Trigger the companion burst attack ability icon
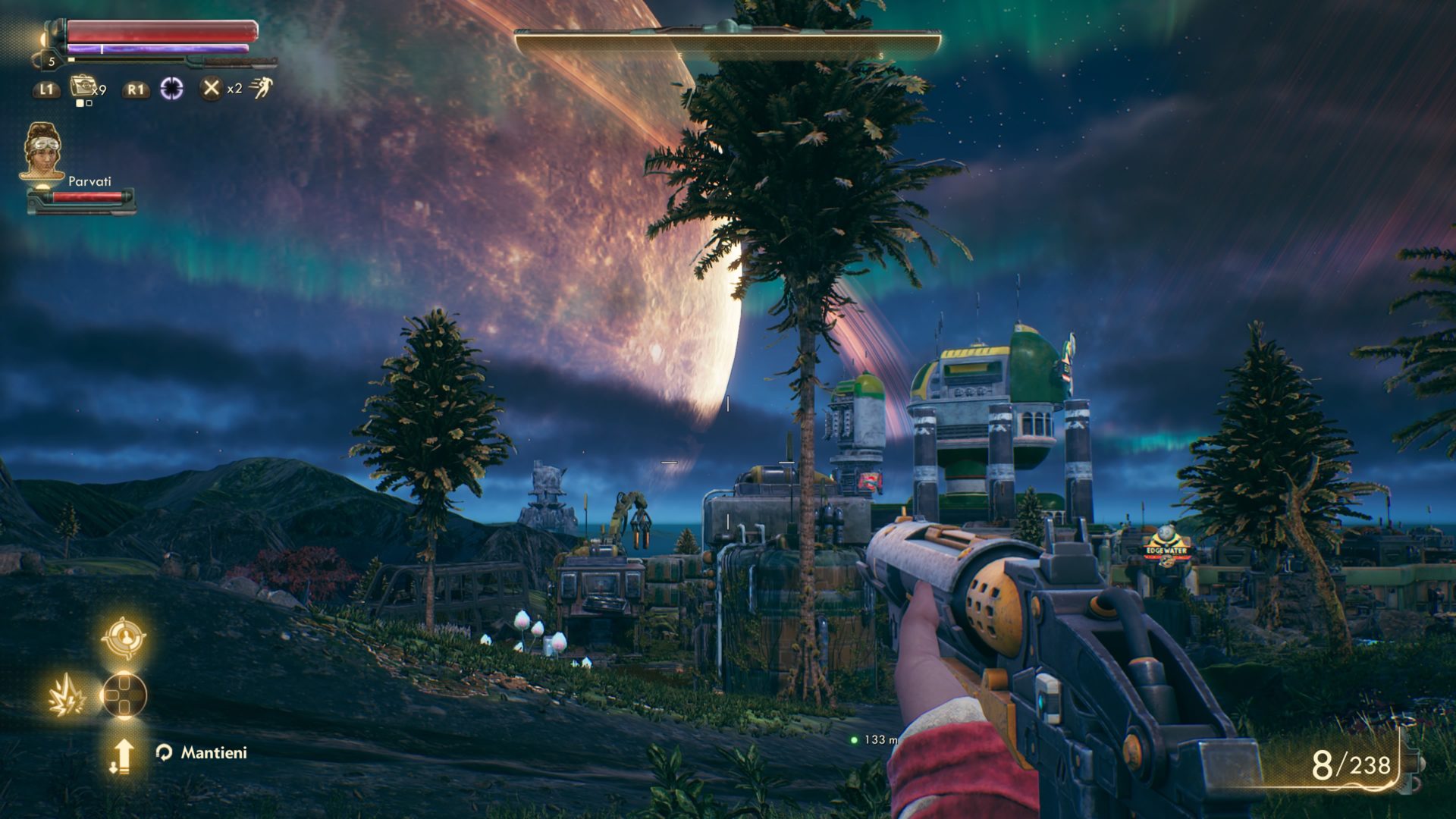1456x819 pixels. pos(62,696)
